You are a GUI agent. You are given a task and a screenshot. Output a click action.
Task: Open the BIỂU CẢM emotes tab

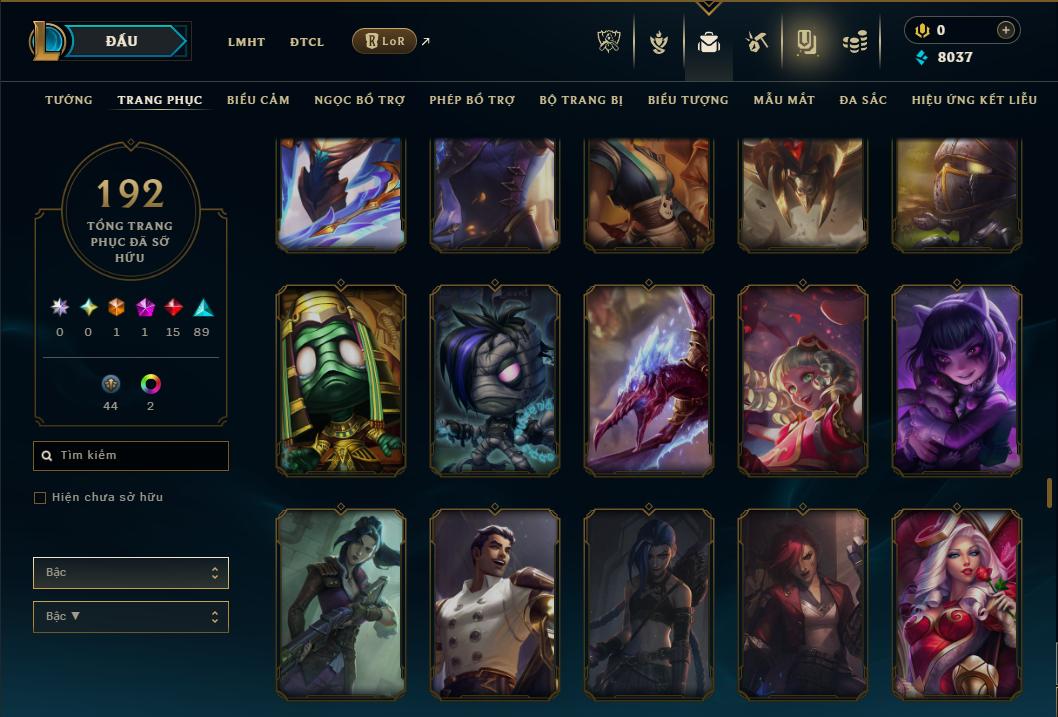[x=258, y=100]
